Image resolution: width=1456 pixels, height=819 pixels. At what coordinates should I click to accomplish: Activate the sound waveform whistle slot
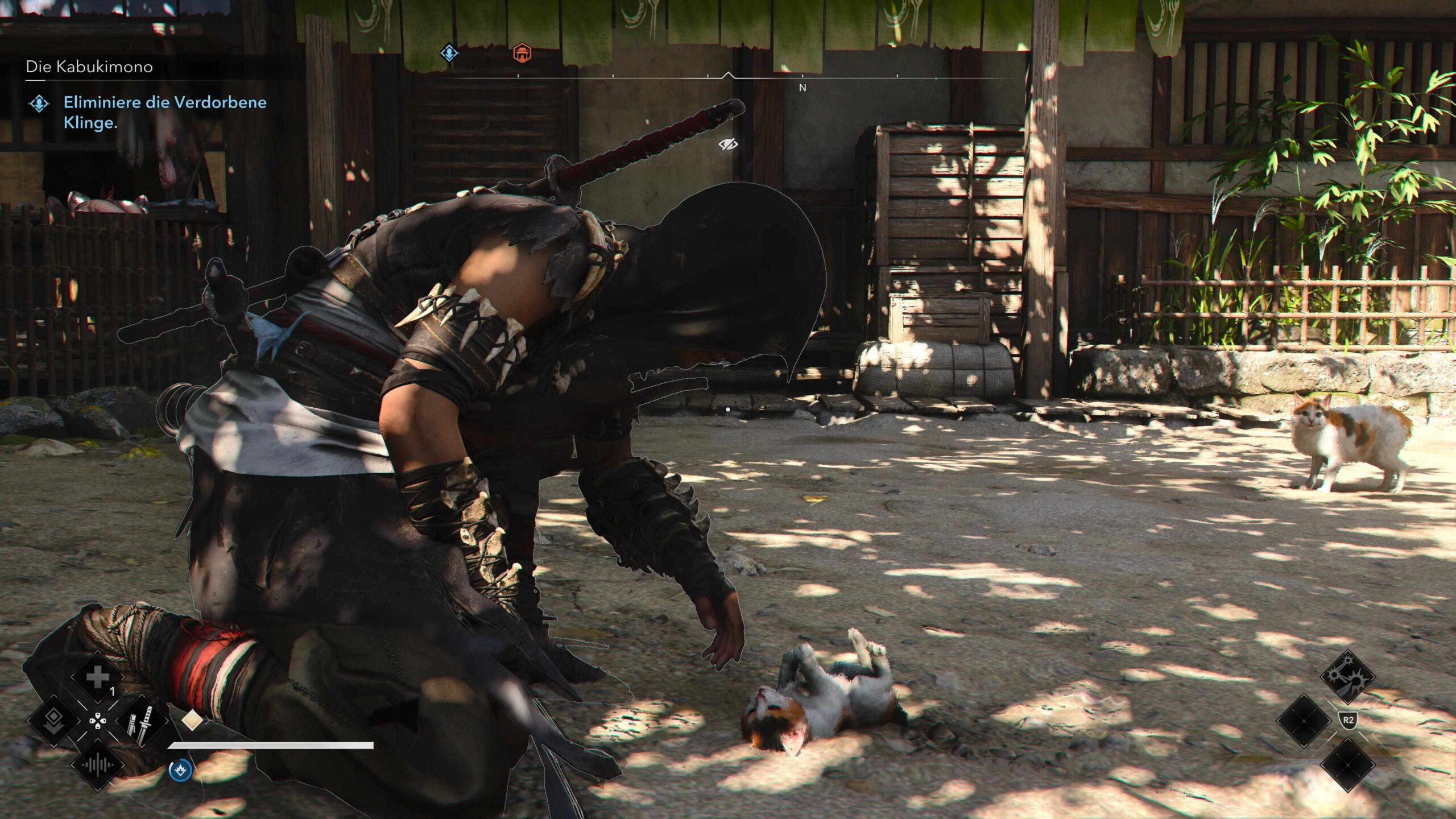click(97, 765)
